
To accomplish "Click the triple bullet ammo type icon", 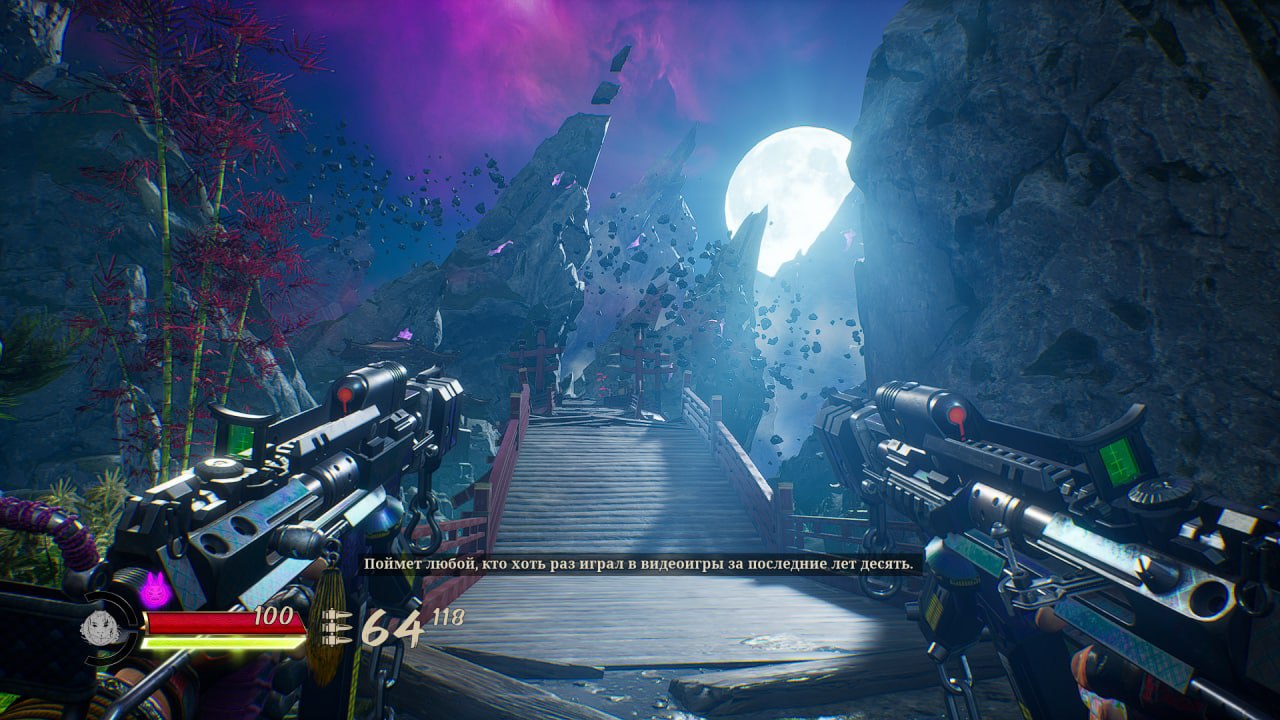I will point(338,628).
